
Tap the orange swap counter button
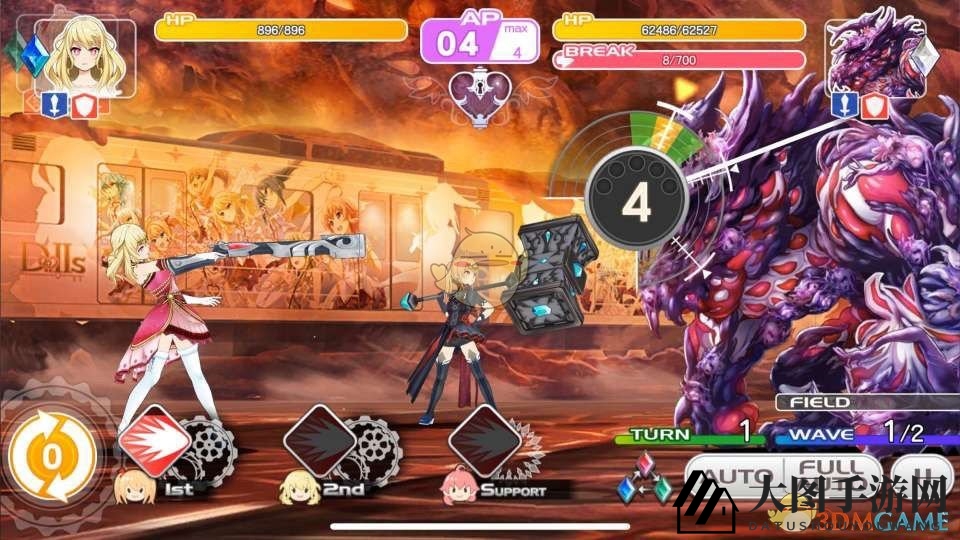click(51, 456)
